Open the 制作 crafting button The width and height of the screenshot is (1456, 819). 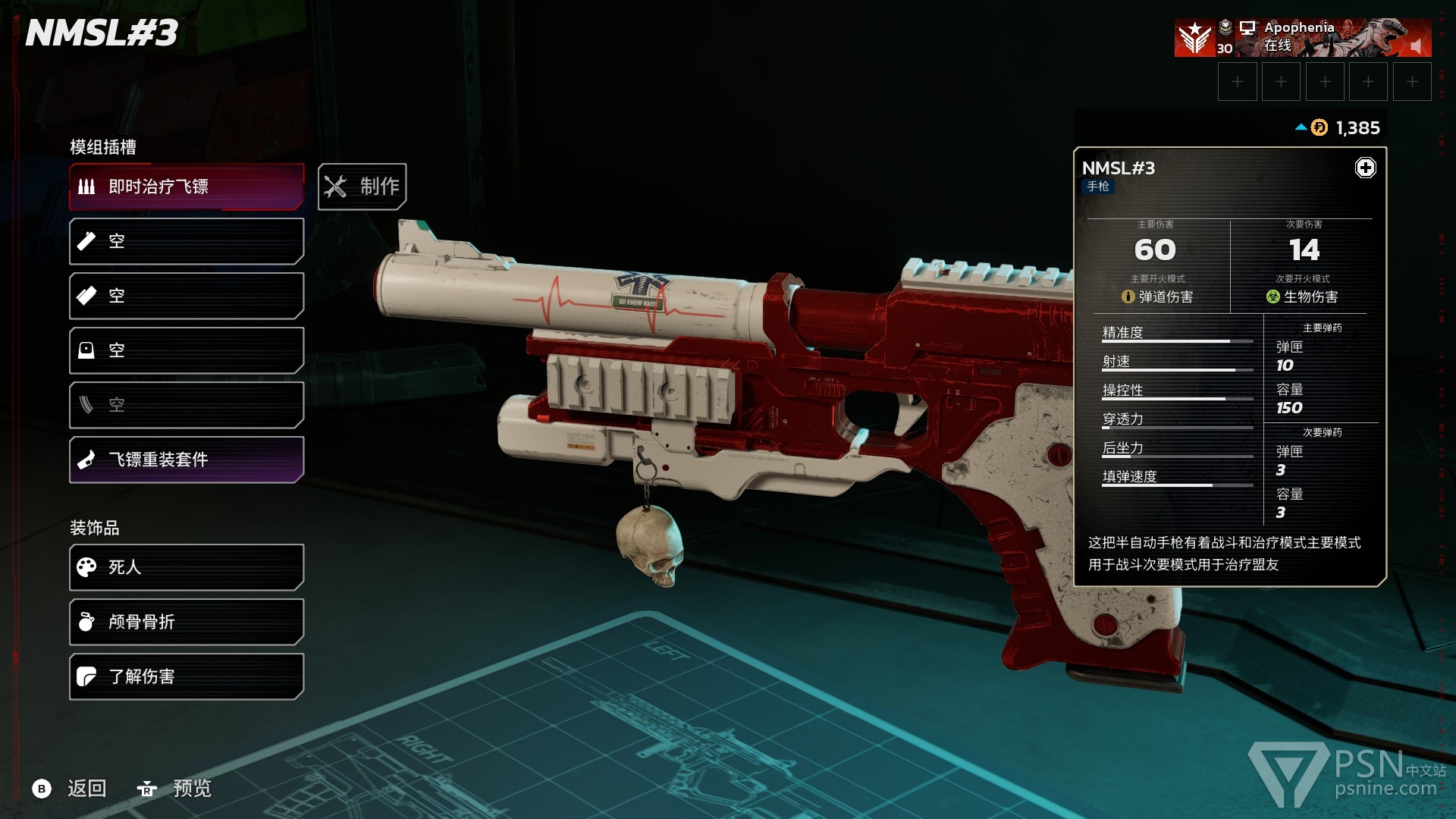pos(362,187)
